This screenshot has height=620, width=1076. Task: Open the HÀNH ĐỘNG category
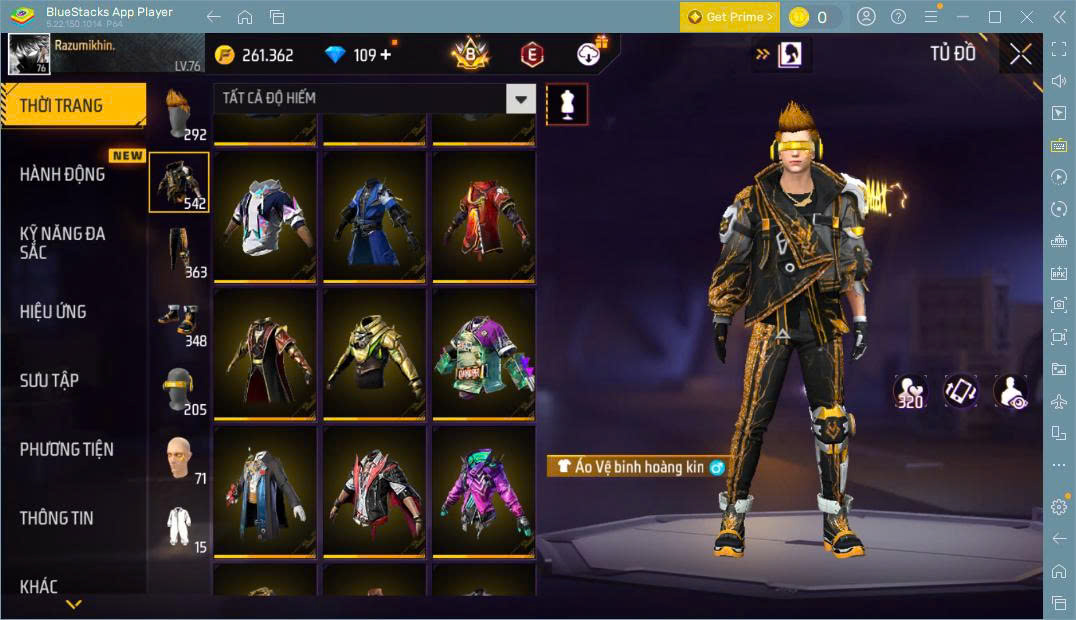click(x=63, y=174)
